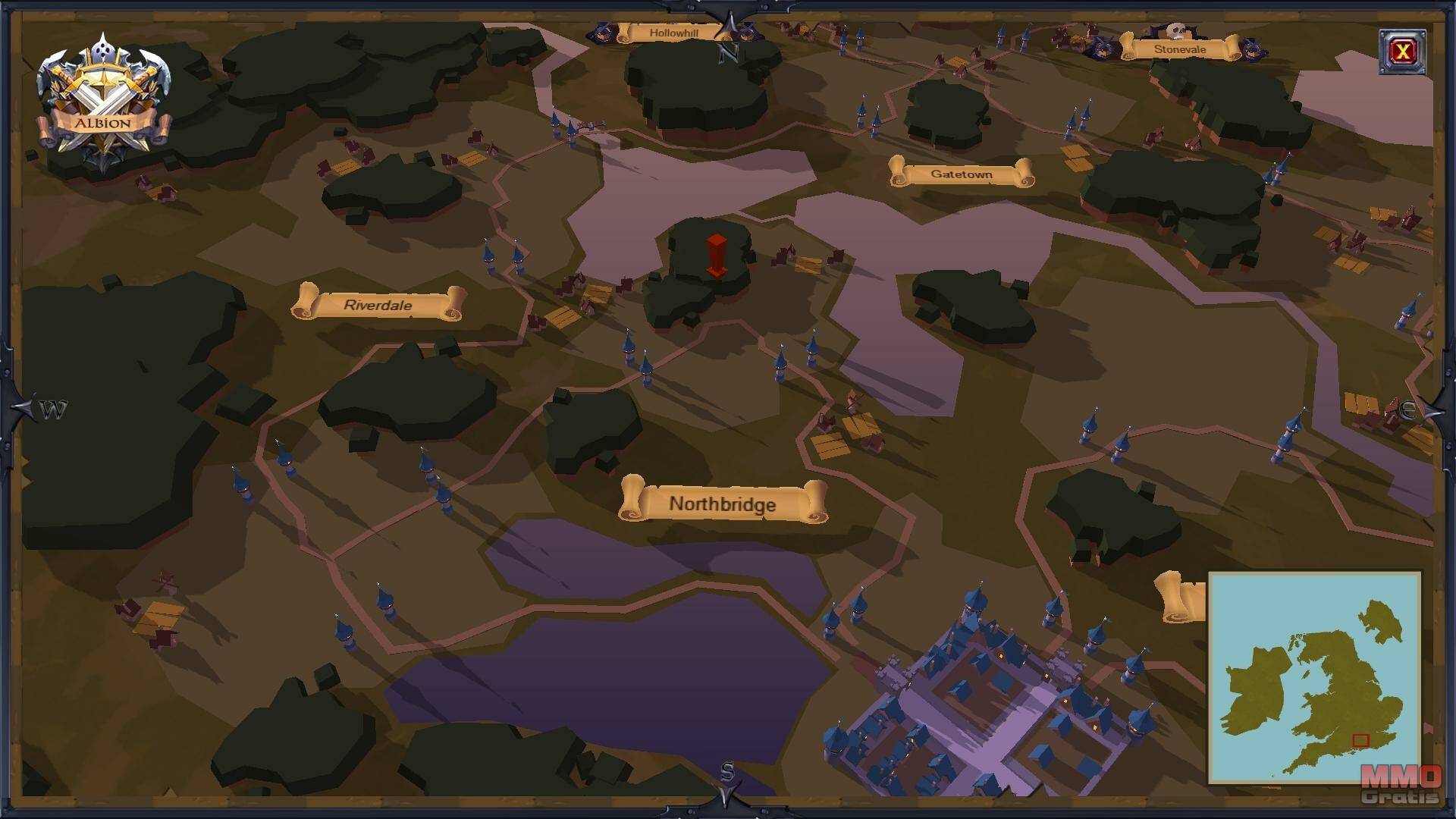Image resolution: width=1456 pixels, height=819 pixels.
Task: Select the Northbridge region label
Action: pyautogui.click(x=723, y=504)
